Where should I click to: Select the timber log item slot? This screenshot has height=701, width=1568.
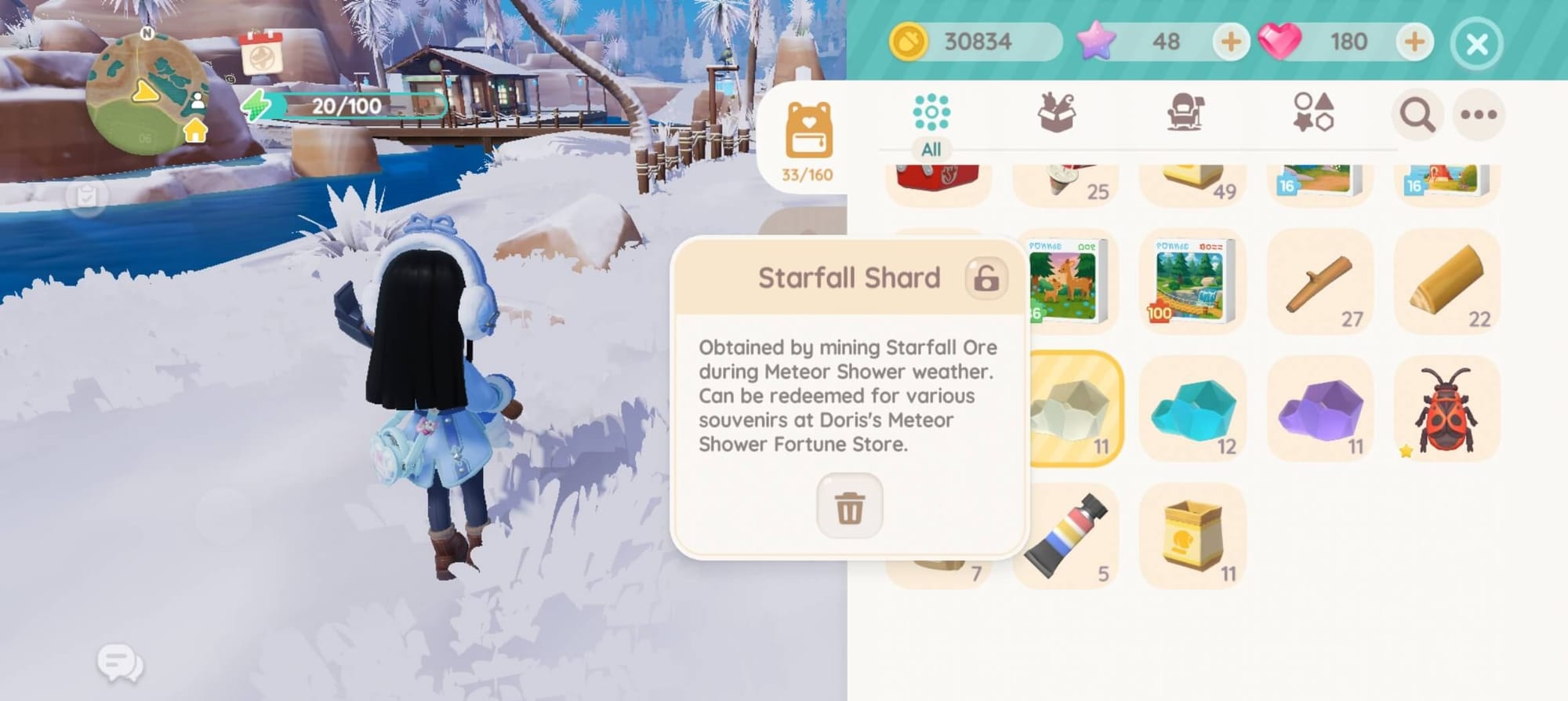pyautogui.click(x=1447, y=282)
